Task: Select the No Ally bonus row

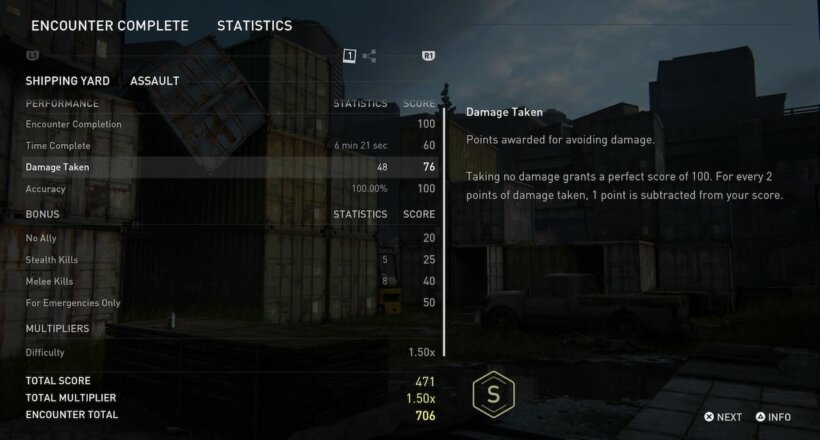Action: click(x=230, y=237)
